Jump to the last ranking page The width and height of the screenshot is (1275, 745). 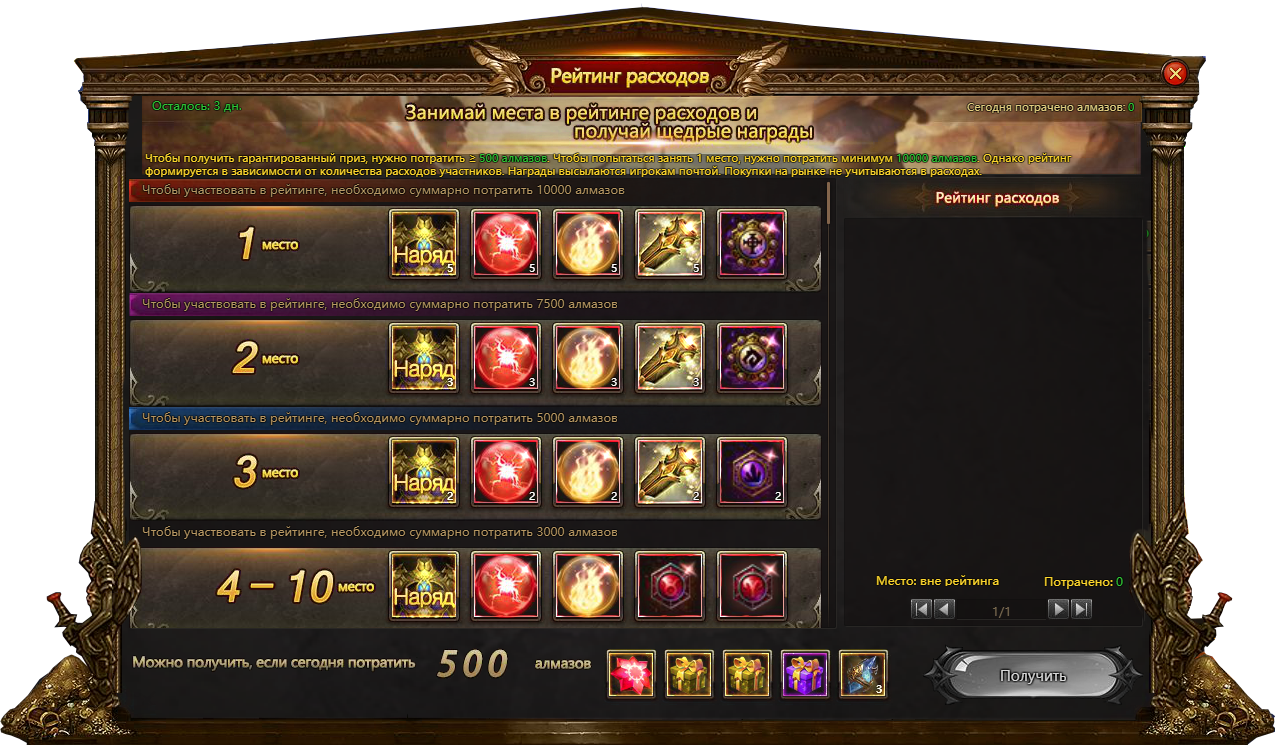click(x=1080, y=609)
